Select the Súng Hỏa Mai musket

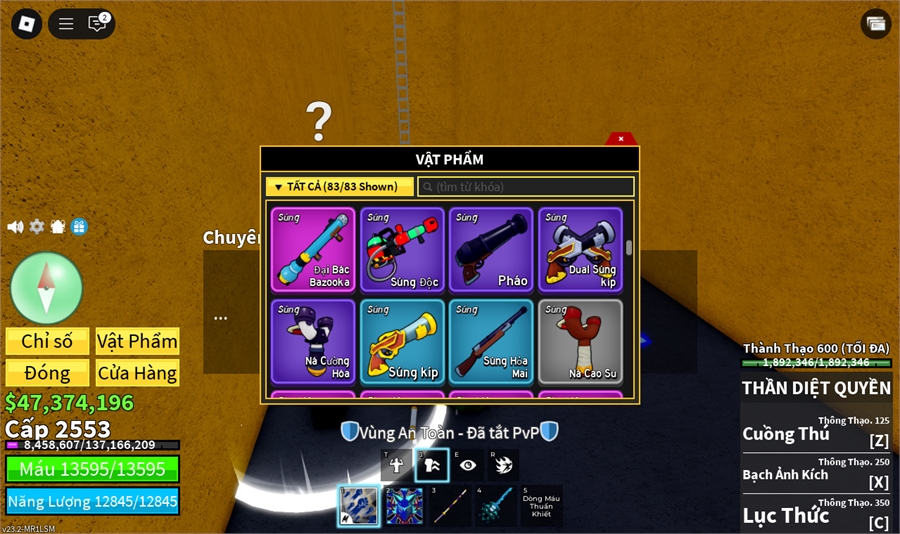(x=491, y=341)
